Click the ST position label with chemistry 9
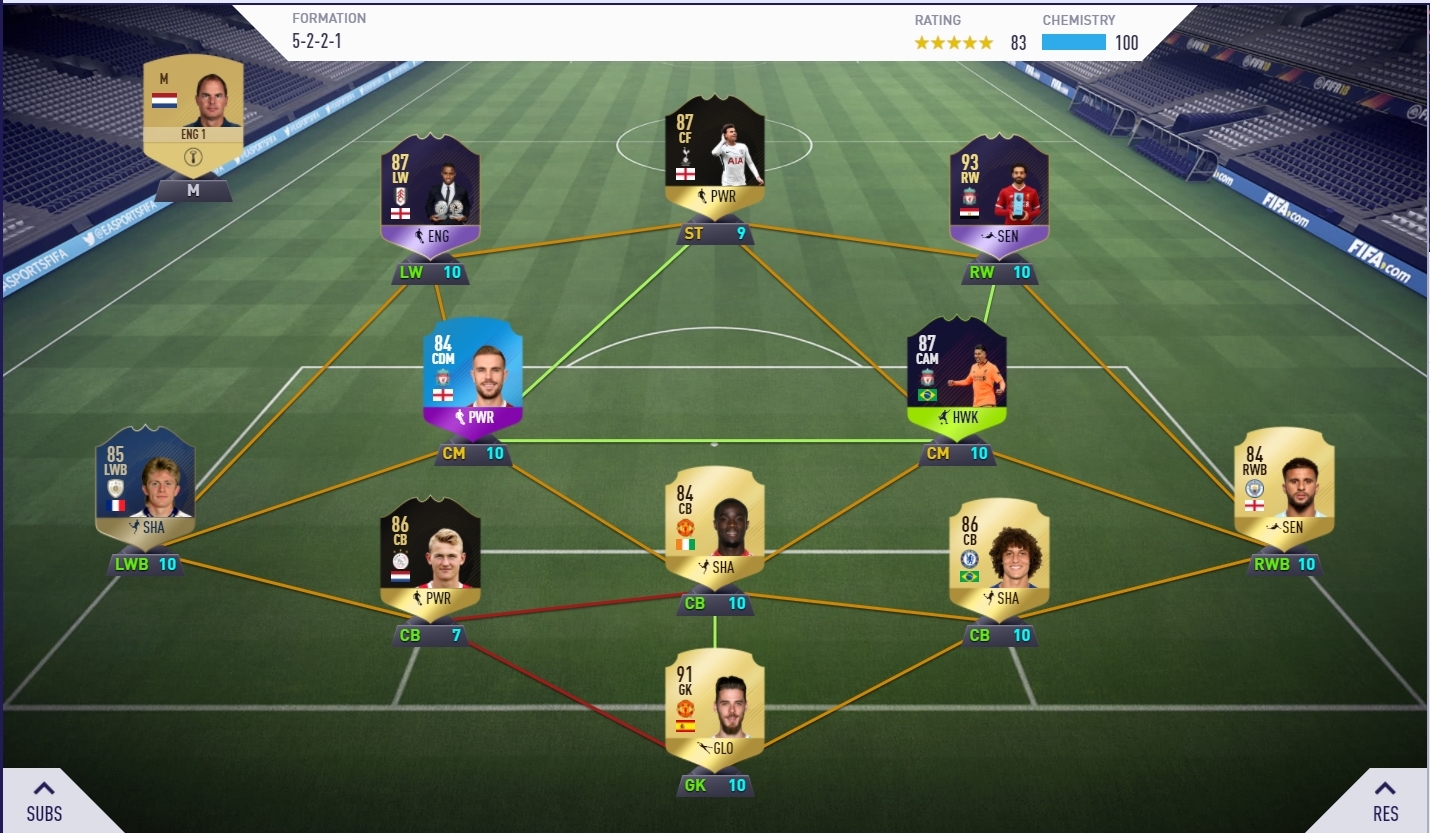 (x=715, y=234)
